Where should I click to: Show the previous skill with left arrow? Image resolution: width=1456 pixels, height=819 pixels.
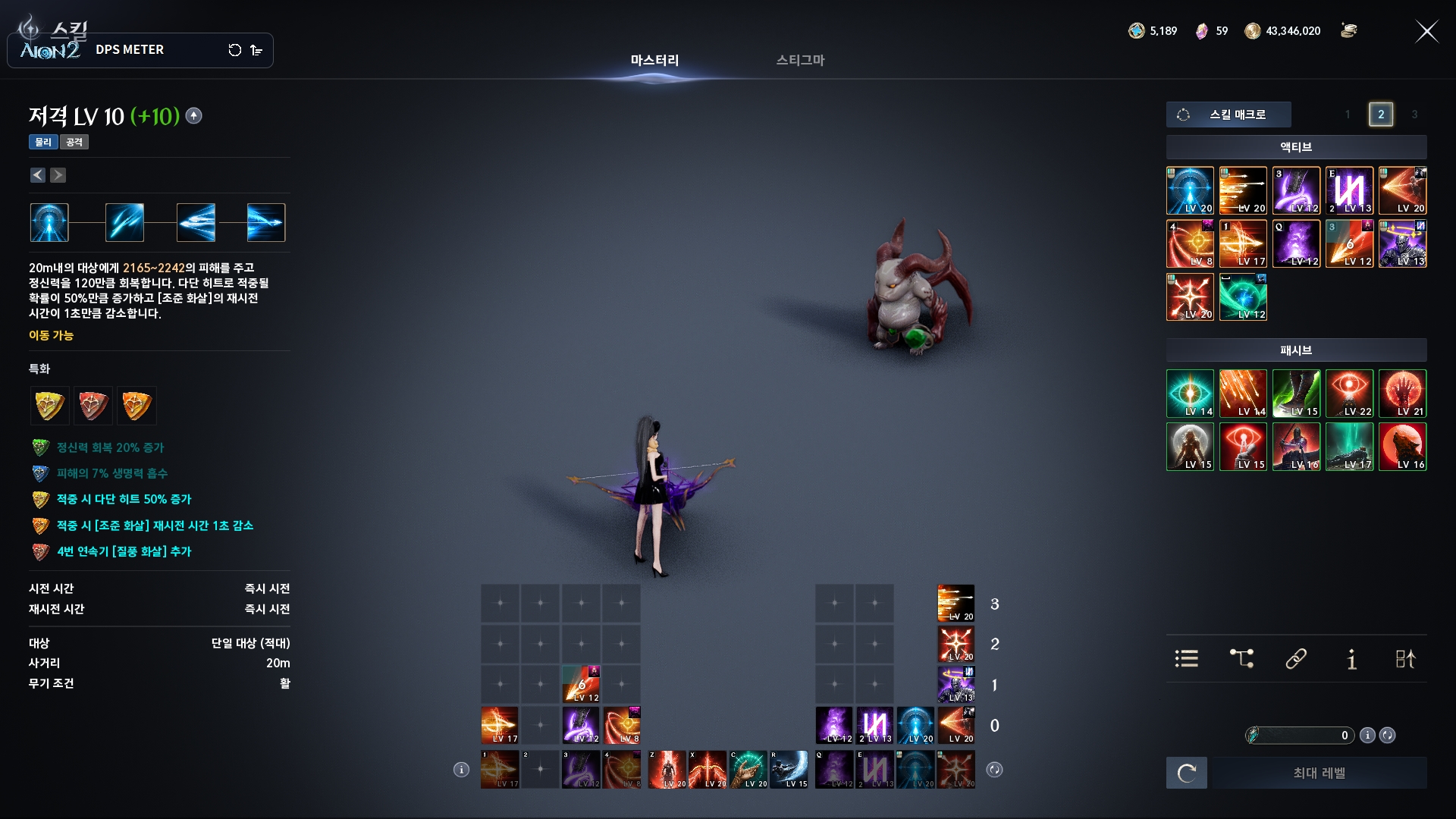coord(38,175)
